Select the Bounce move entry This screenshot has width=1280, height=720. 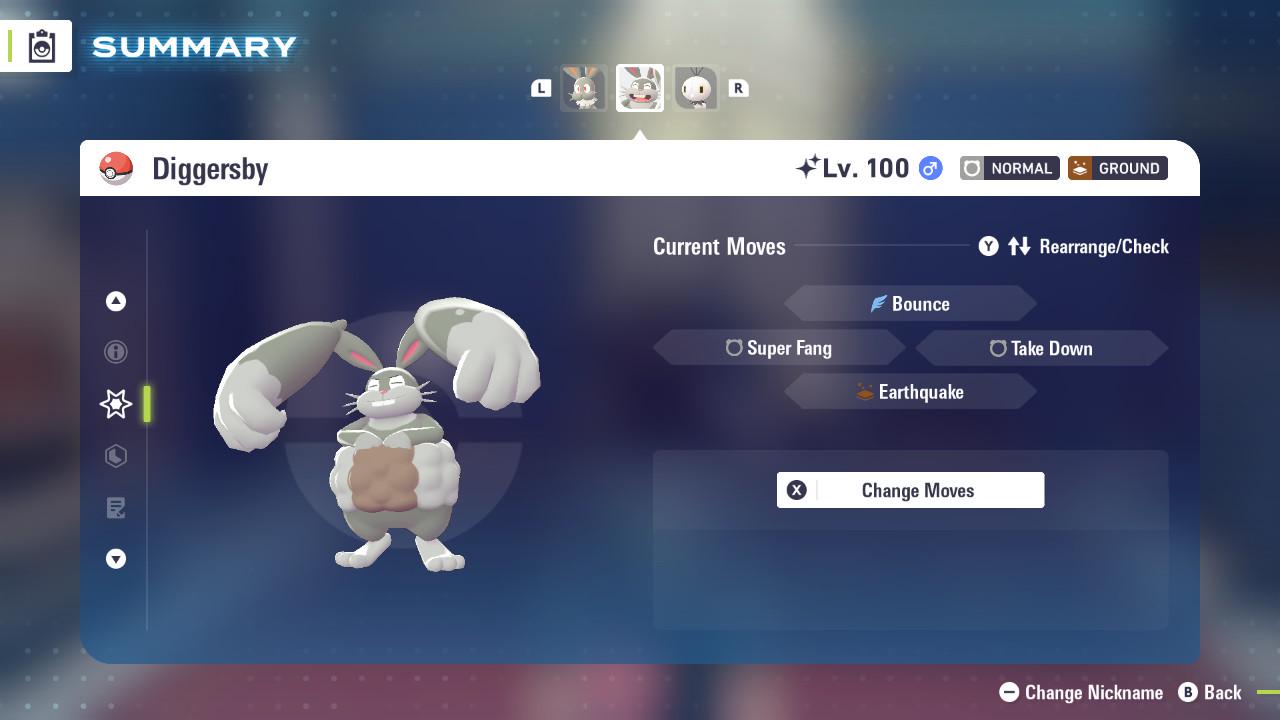(x=910, y=303)
